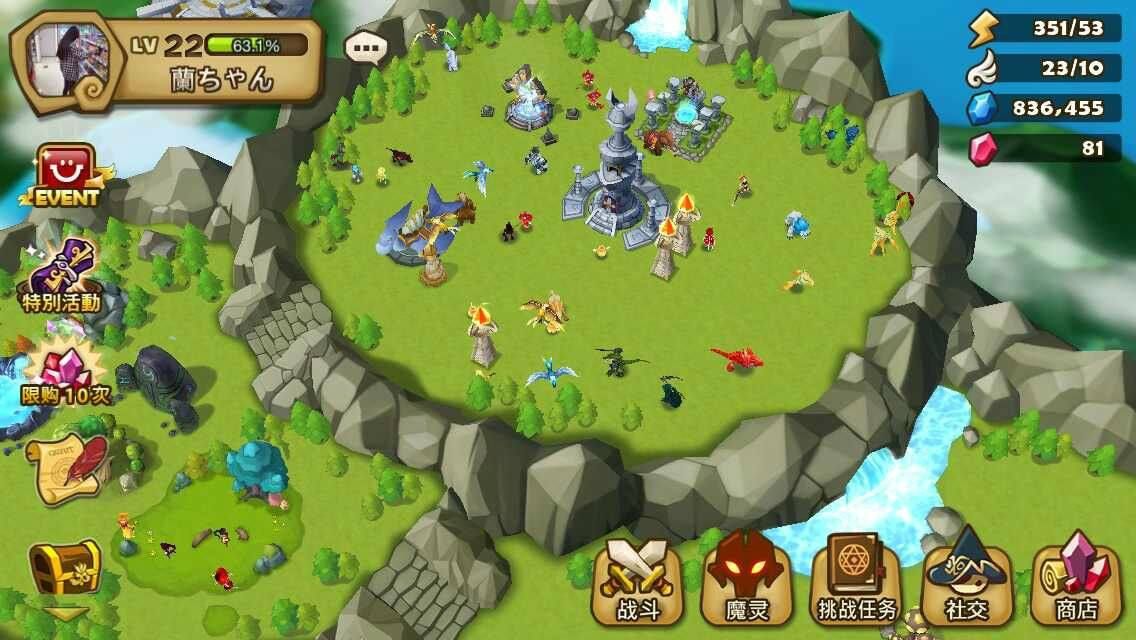This screenshot has height=640, width=1136.
Task: Open the treasure chest icon
Action: [x=64, y=568]
